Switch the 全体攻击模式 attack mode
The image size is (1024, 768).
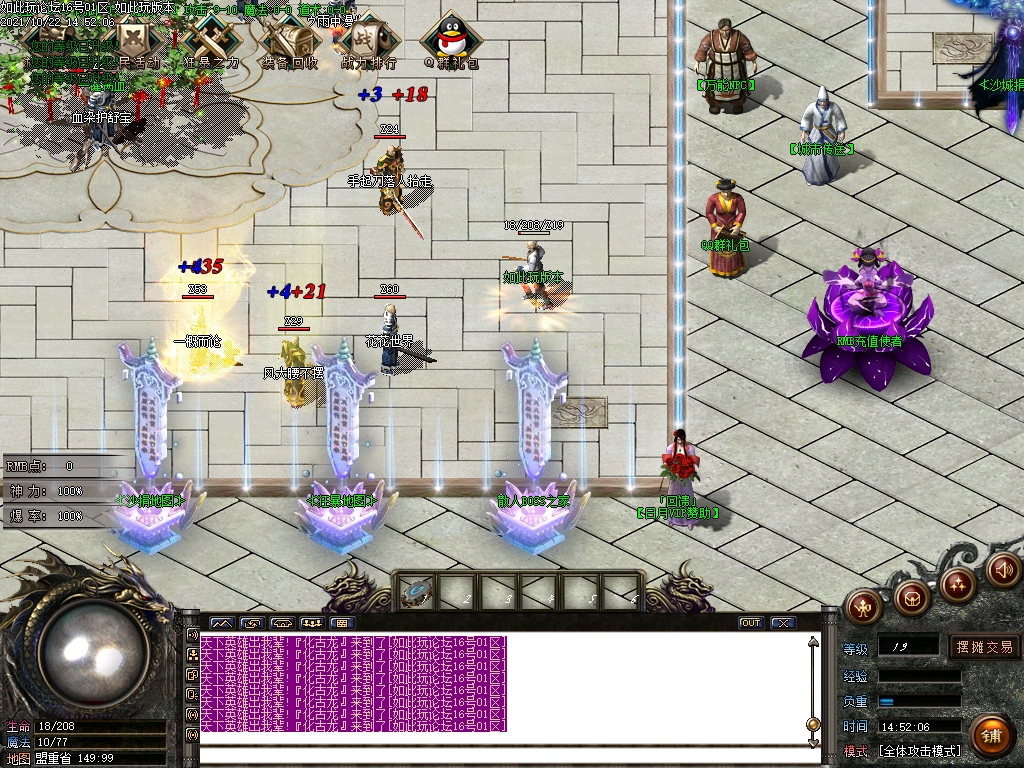point(918,750)
